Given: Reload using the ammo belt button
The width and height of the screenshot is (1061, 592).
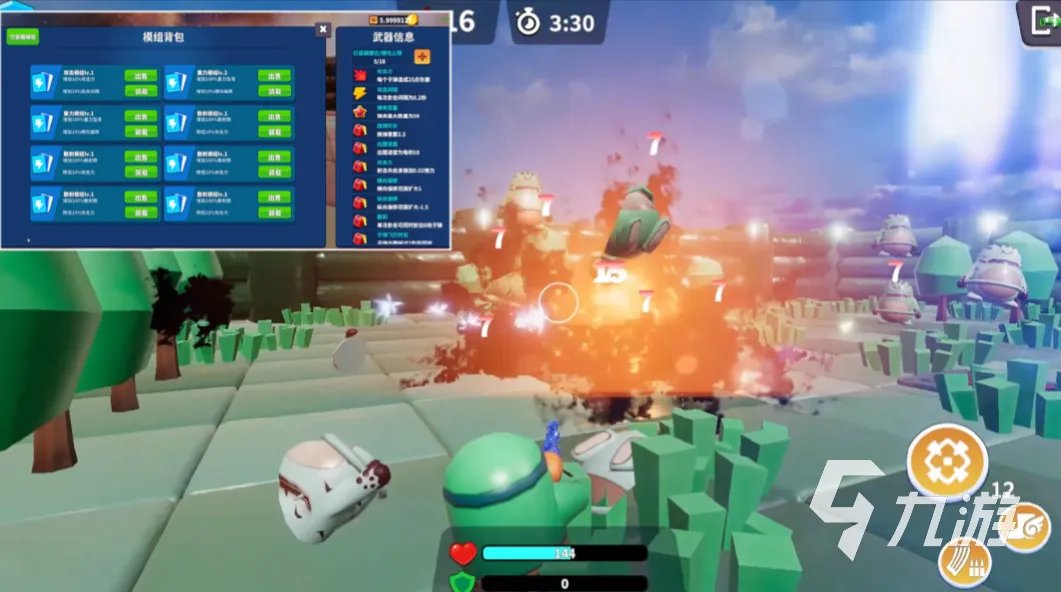Looking at the screenshot, I should (964, 563).
